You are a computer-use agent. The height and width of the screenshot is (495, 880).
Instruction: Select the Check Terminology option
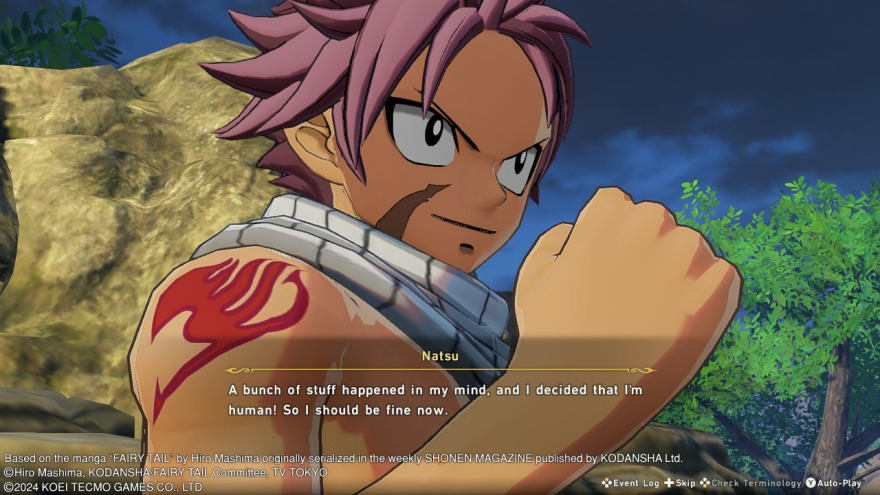pyautogui.click(x=750, y=483)
